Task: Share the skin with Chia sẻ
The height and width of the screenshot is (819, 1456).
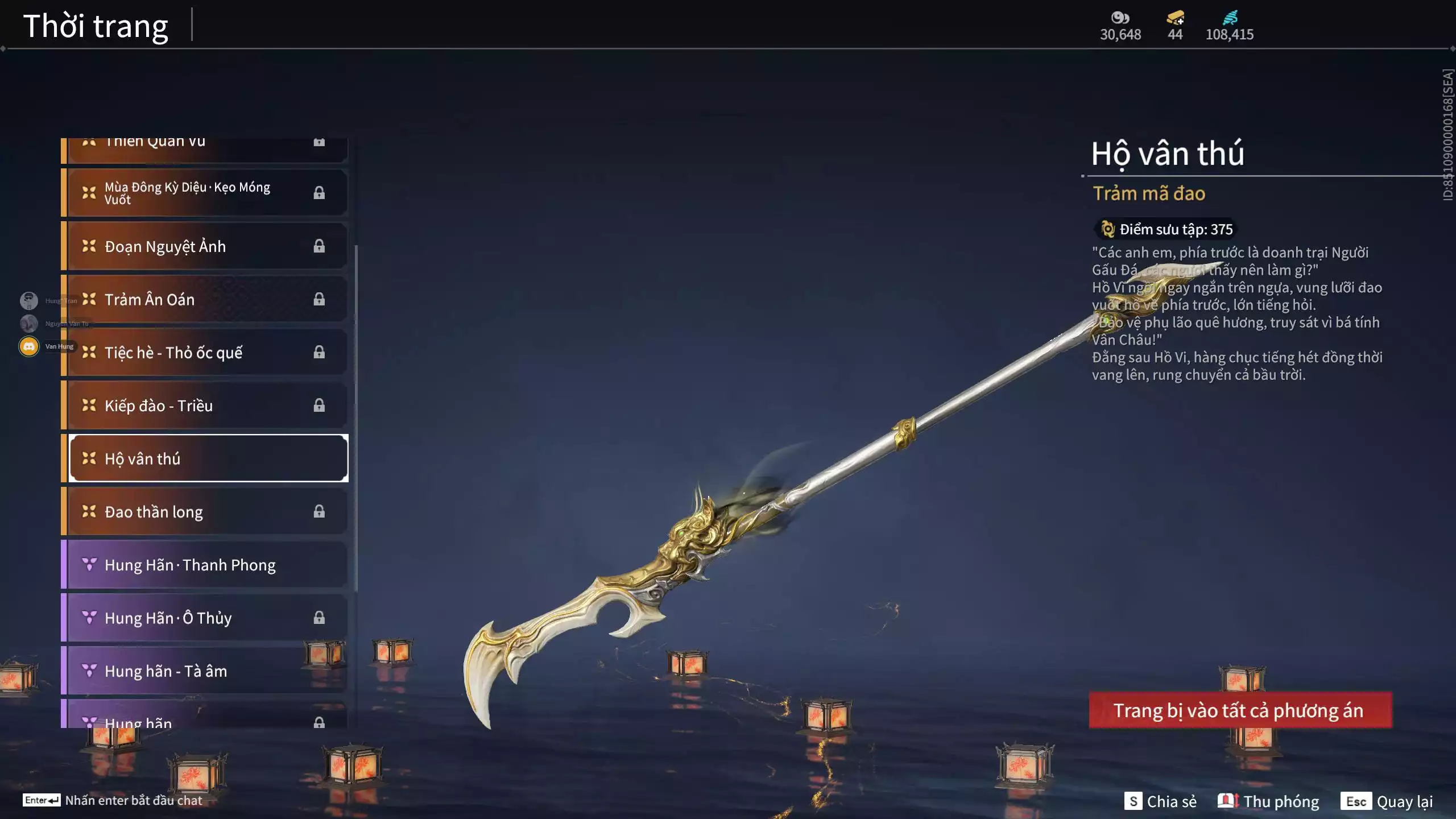Action: (1160, 801)
